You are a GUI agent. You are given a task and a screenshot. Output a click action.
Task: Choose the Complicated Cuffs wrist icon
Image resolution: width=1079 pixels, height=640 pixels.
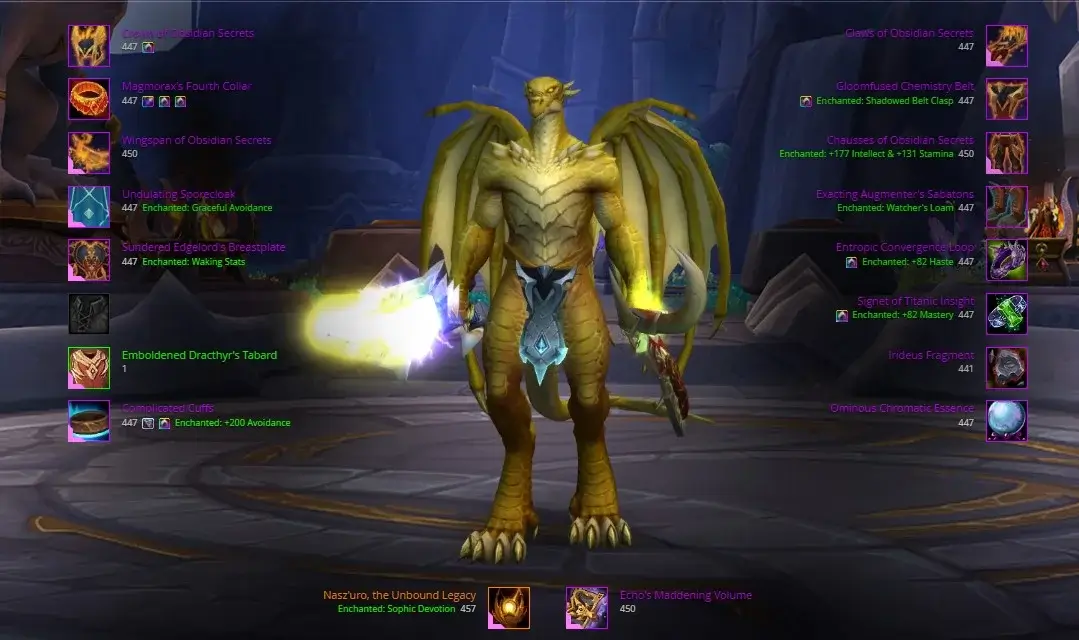click(89, 421)
